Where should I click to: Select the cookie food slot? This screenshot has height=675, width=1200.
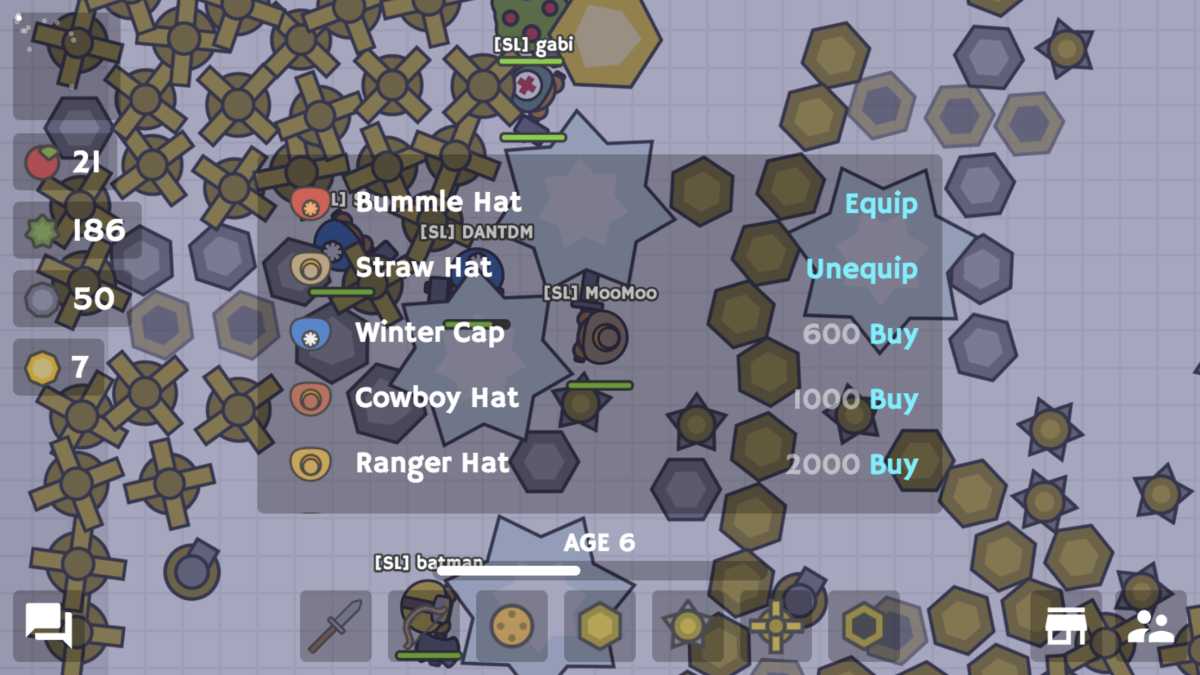coord(511,626)
